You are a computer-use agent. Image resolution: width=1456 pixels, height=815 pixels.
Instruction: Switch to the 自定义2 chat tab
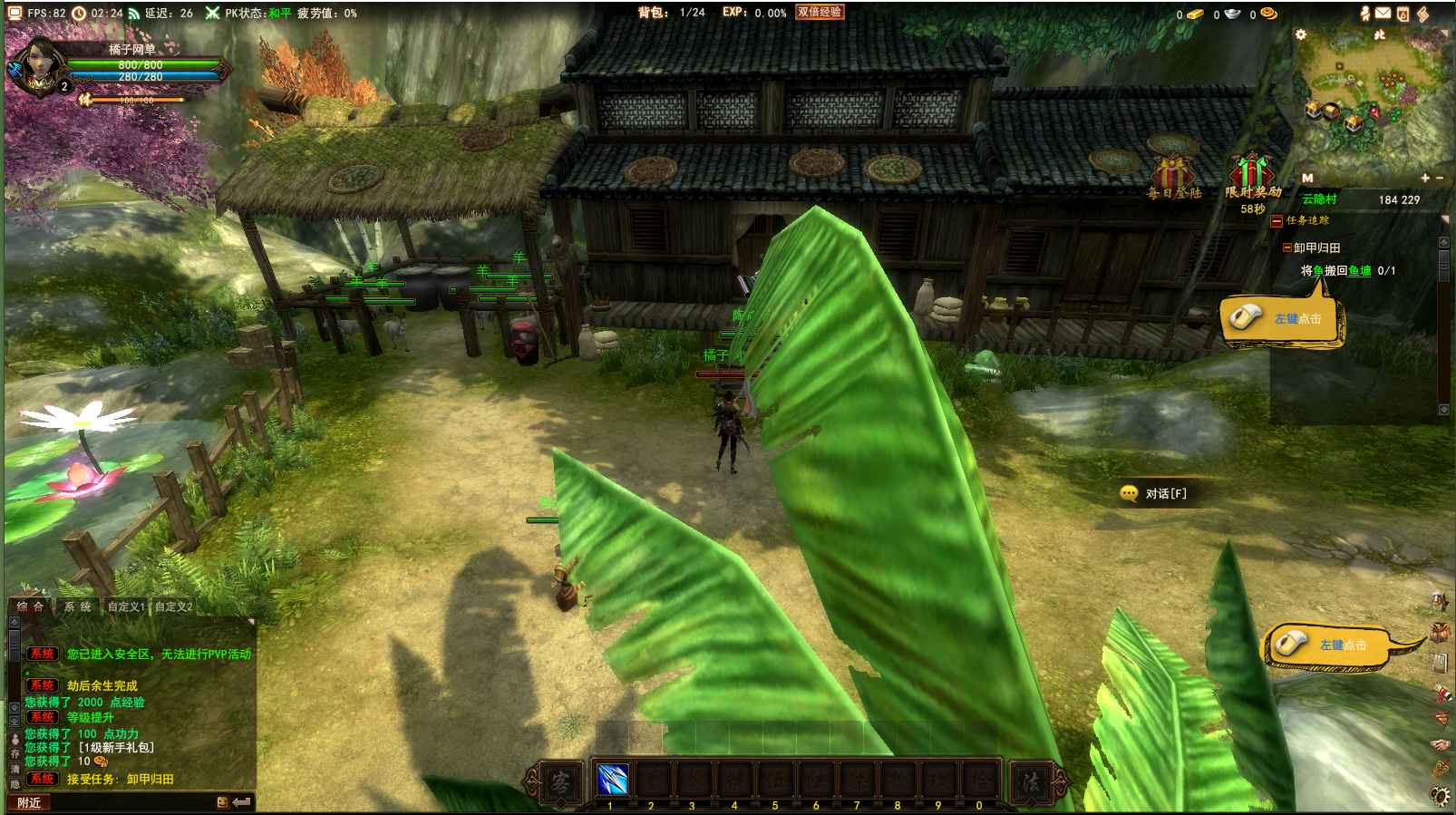tap(173, 606)
